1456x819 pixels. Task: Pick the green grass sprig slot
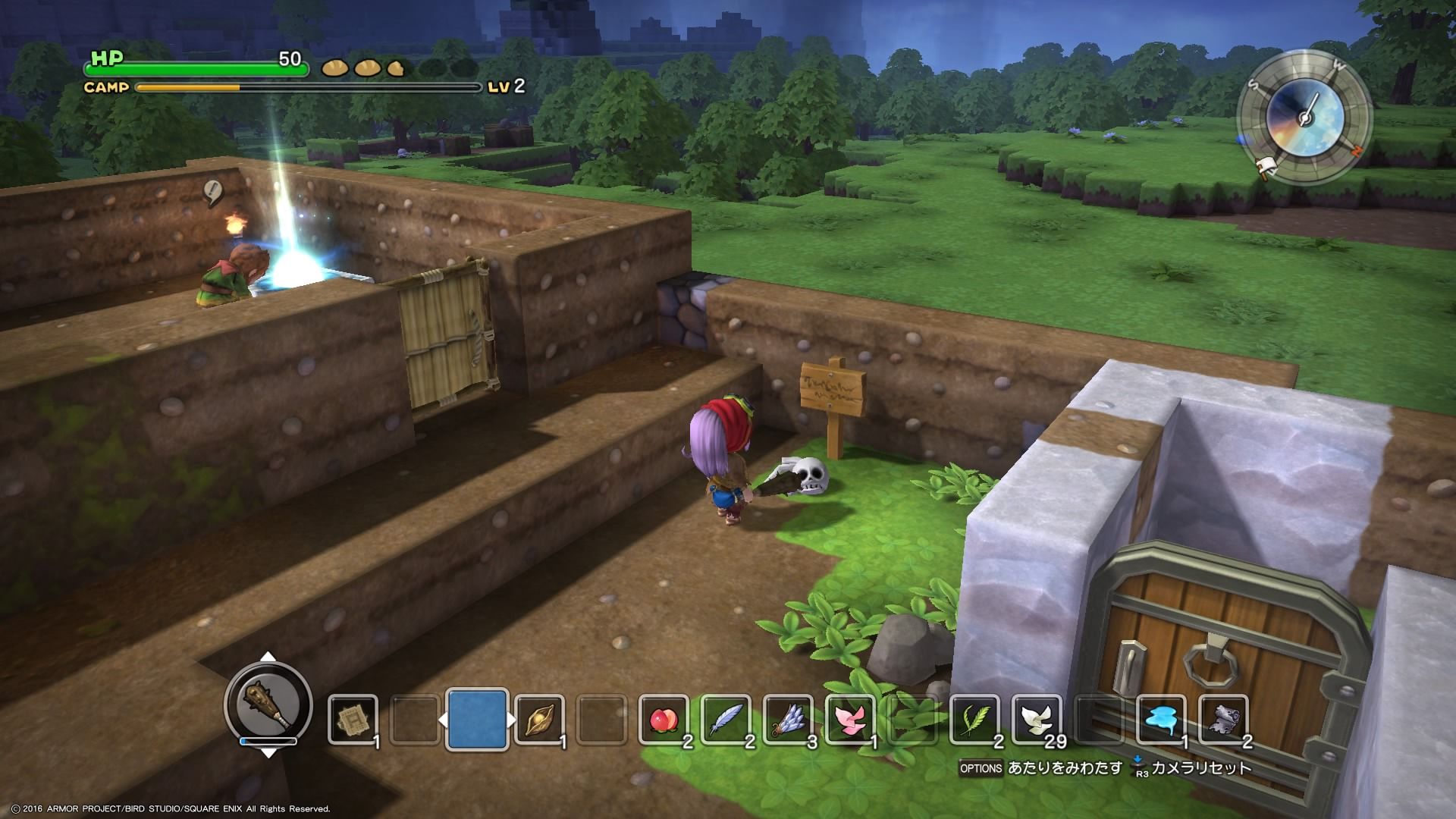974,719
